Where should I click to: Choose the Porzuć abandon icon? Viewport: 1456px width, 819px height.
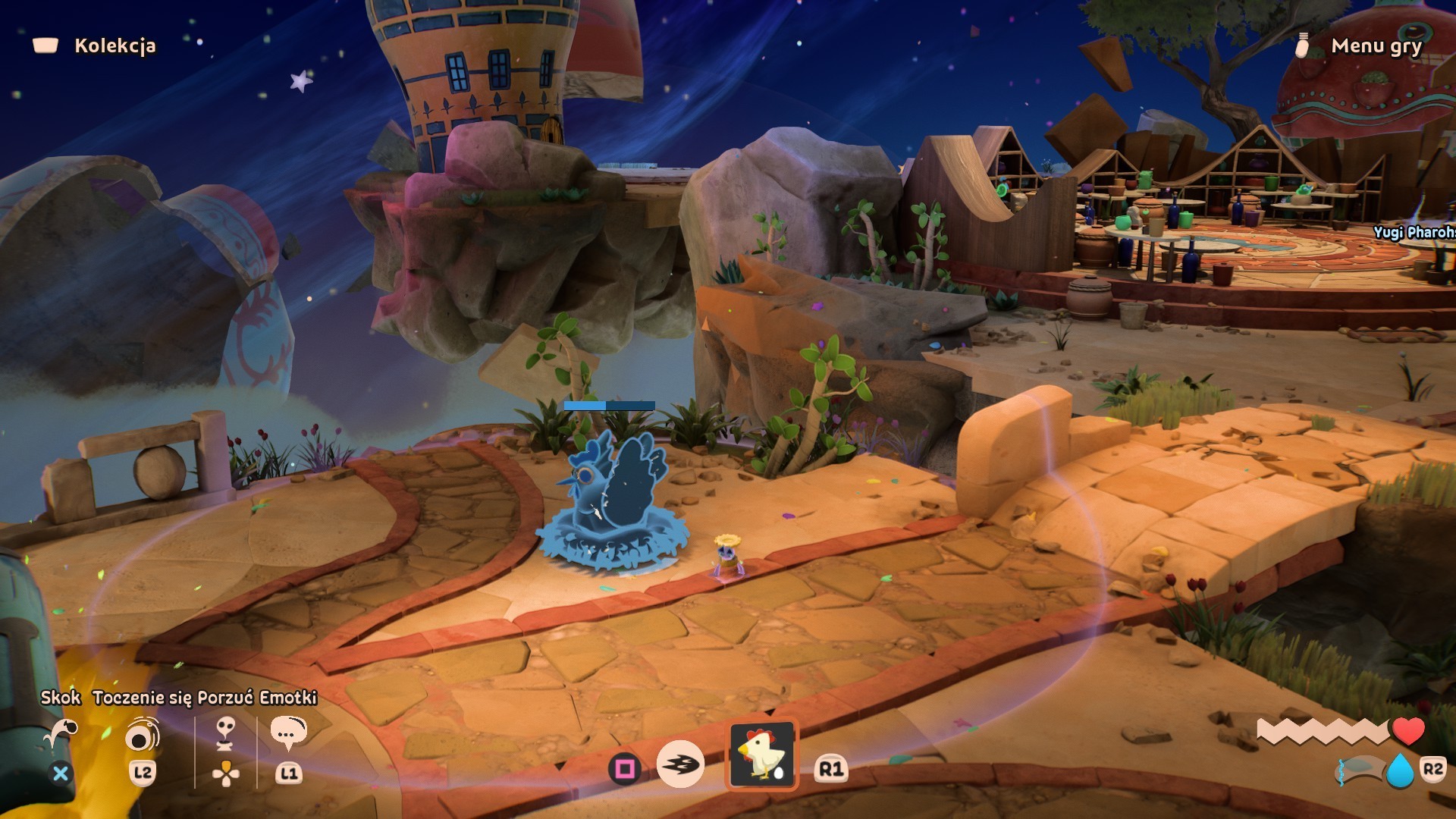225,734
